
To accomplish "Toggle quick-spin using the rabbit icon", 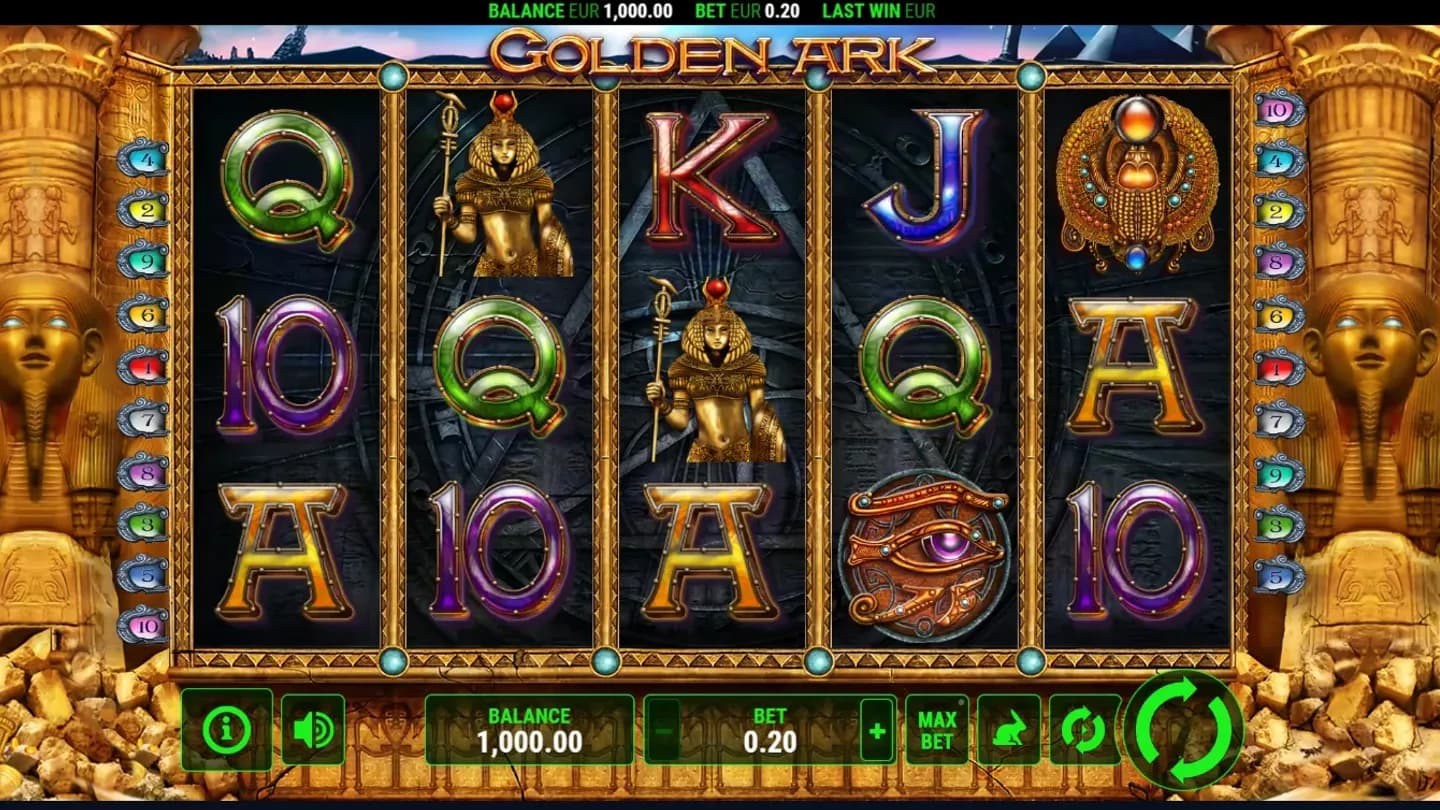I will click(1010, 728).
